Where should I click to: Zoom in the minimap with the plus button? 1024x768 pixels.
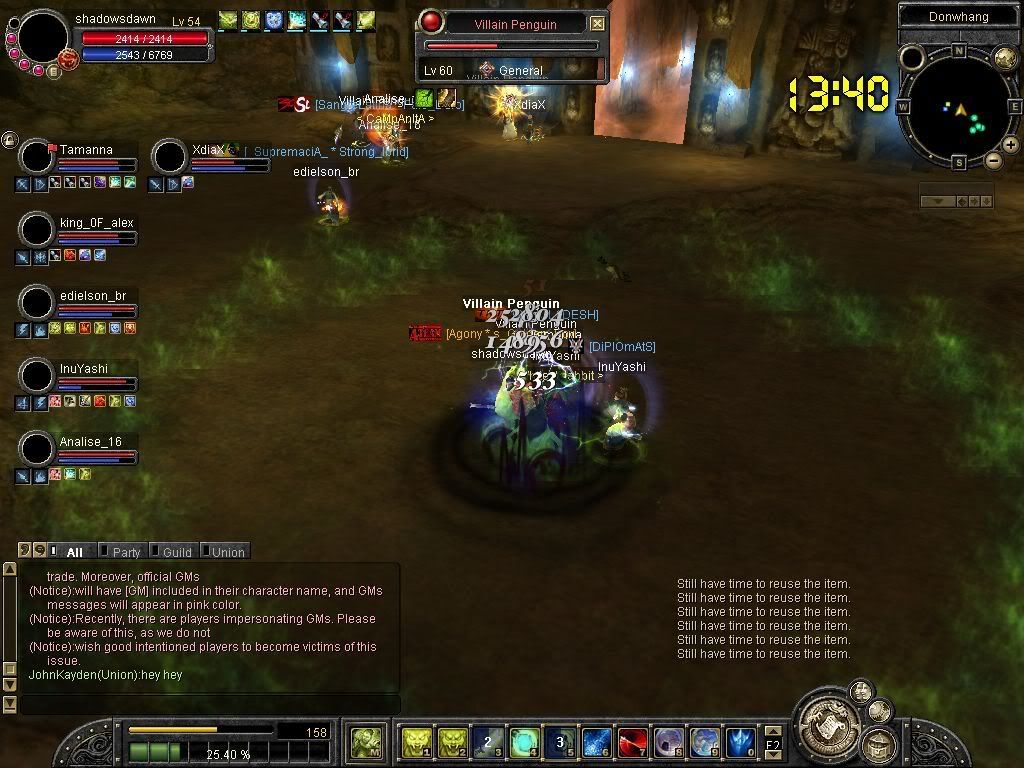click(1011, 145)
